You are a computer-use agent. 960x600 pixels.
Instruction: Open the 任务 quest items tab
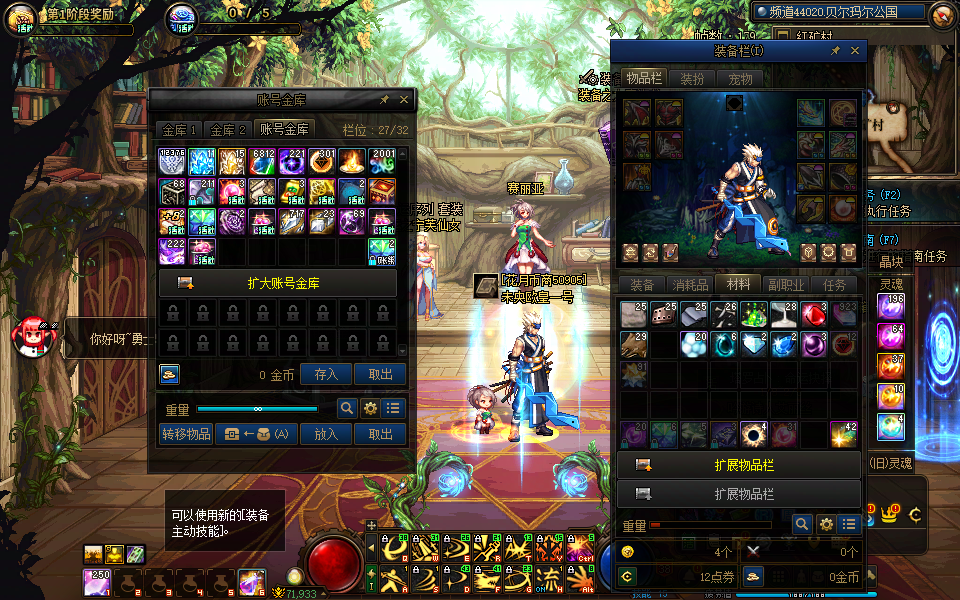pyautogui.click(x=834, y=285)
